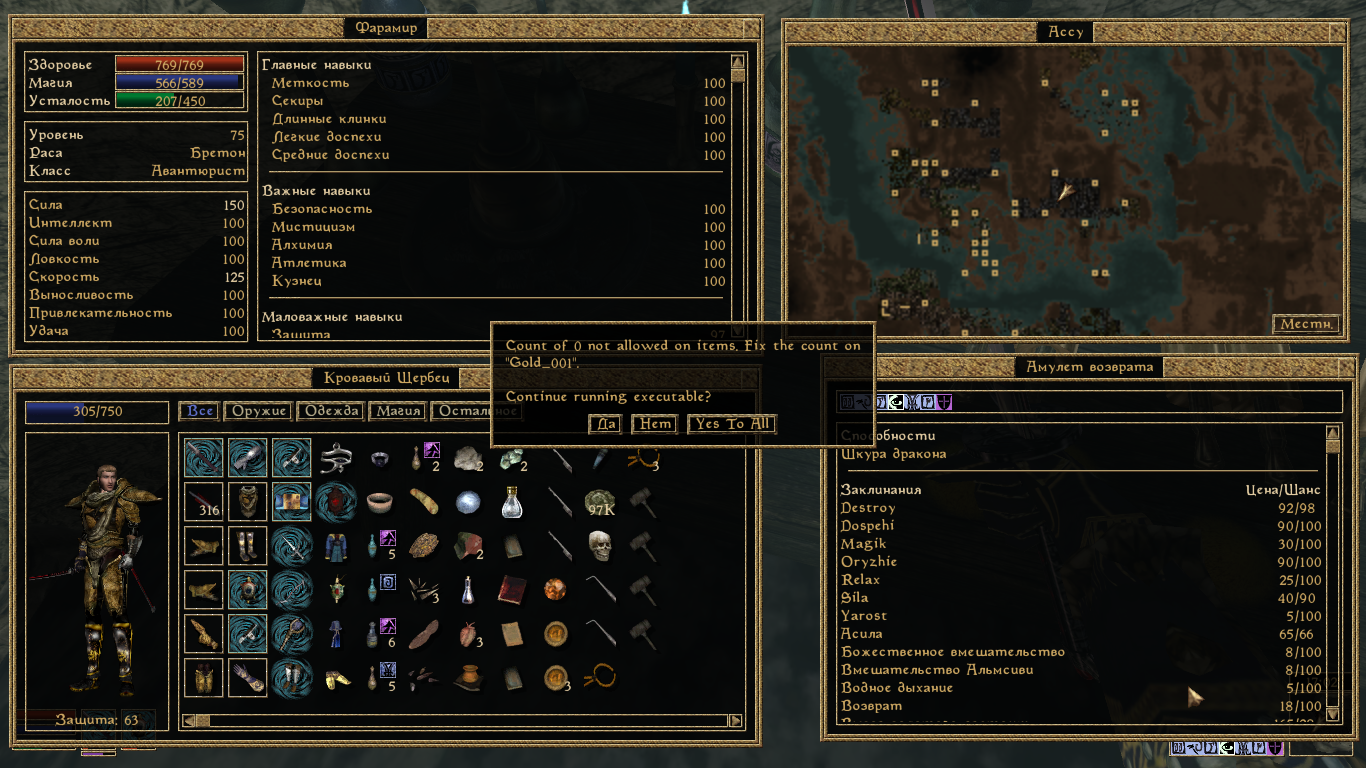Select the gold pile showing 97K
The width and height of the screenshot is (1366, 768).
pos(599,502)
